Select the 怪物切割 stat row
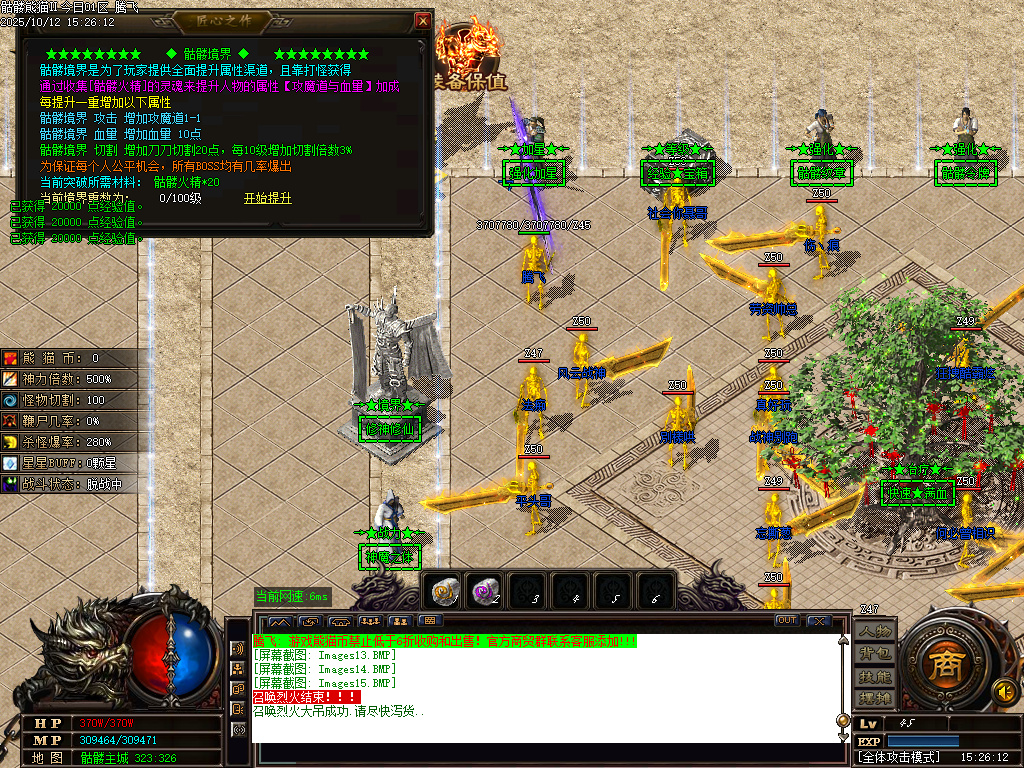1024x768 pixels. tap(68, 400)
